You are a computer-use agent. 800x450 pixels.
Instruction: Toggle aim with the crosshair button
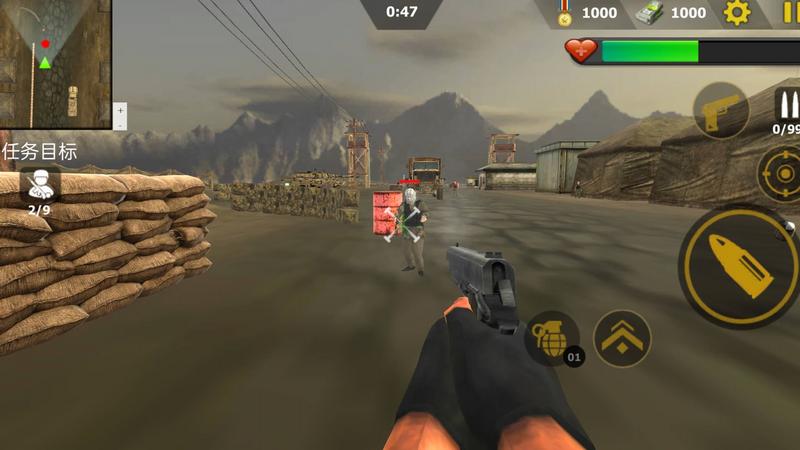point(781,175)
